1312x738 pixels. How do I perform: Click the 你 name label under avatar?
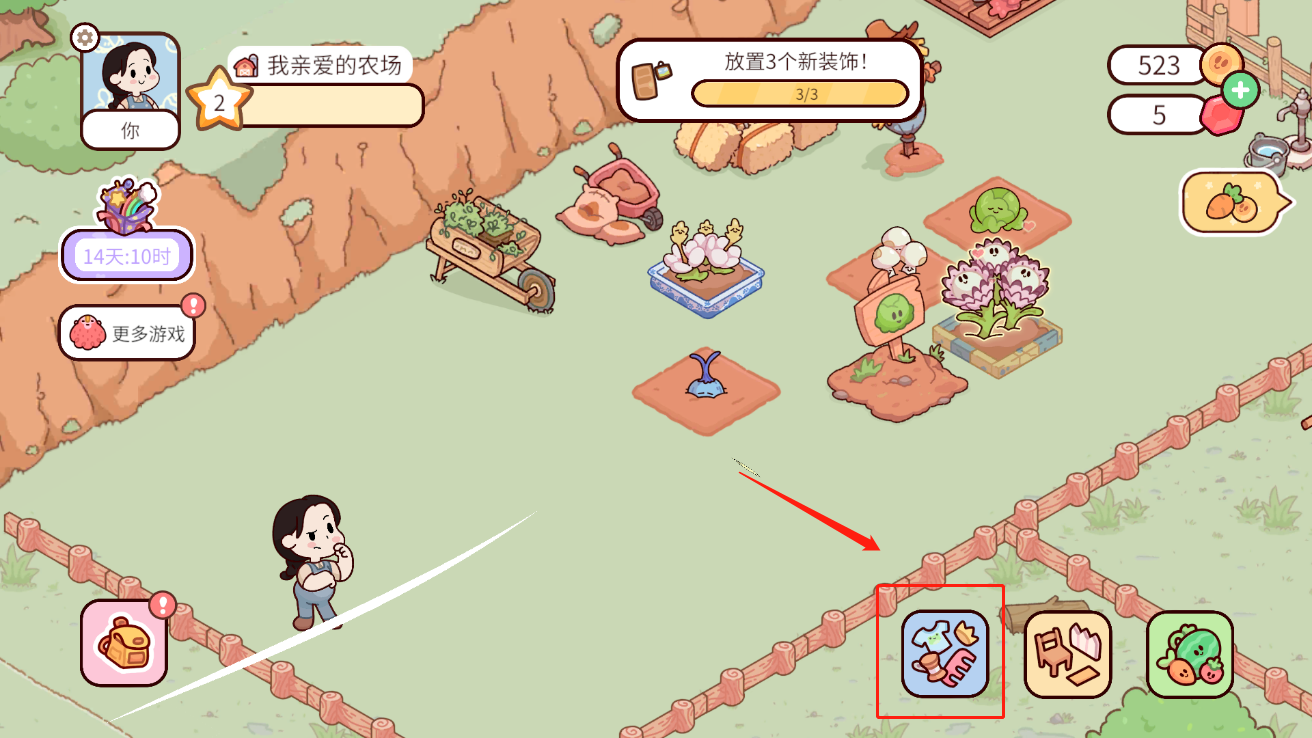(x=130, y=130)
